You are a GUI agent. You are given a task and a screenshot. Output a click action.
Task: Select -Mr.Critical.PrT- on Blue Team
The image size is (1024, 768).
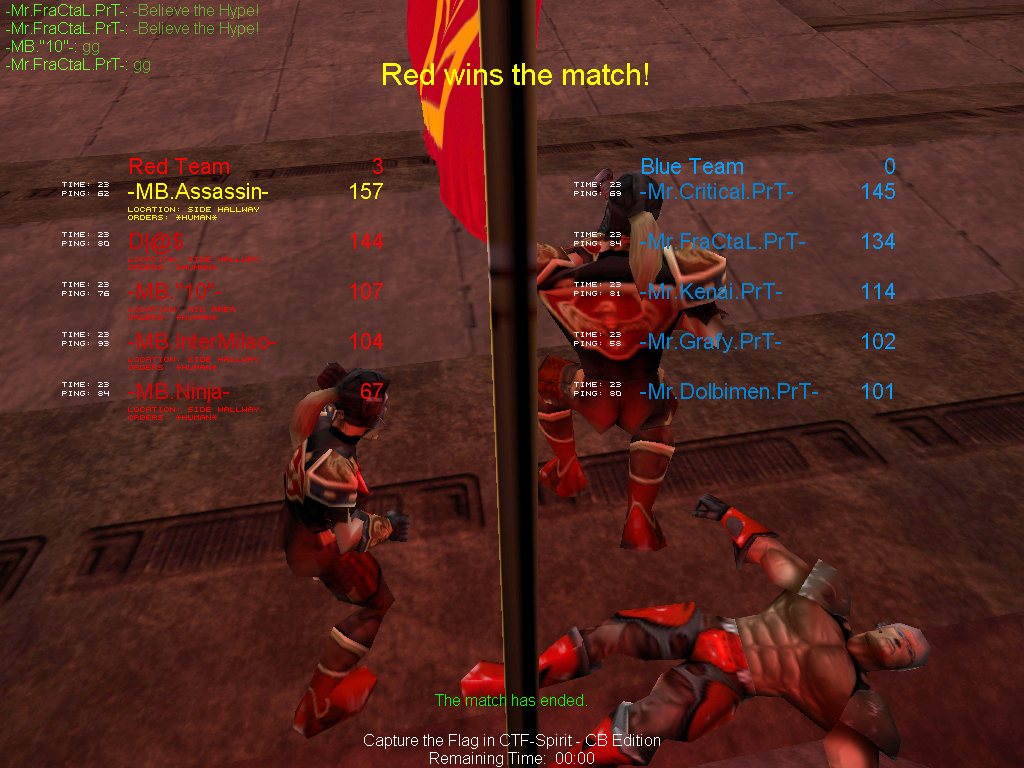[716, 191]
